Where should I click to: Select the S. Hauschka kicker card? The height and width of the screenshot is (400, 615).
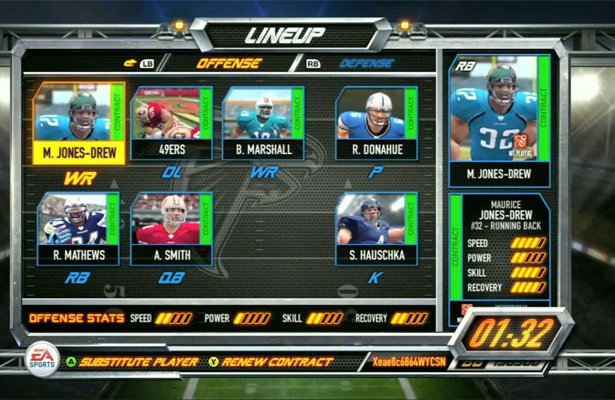click(x=376, y=229)
